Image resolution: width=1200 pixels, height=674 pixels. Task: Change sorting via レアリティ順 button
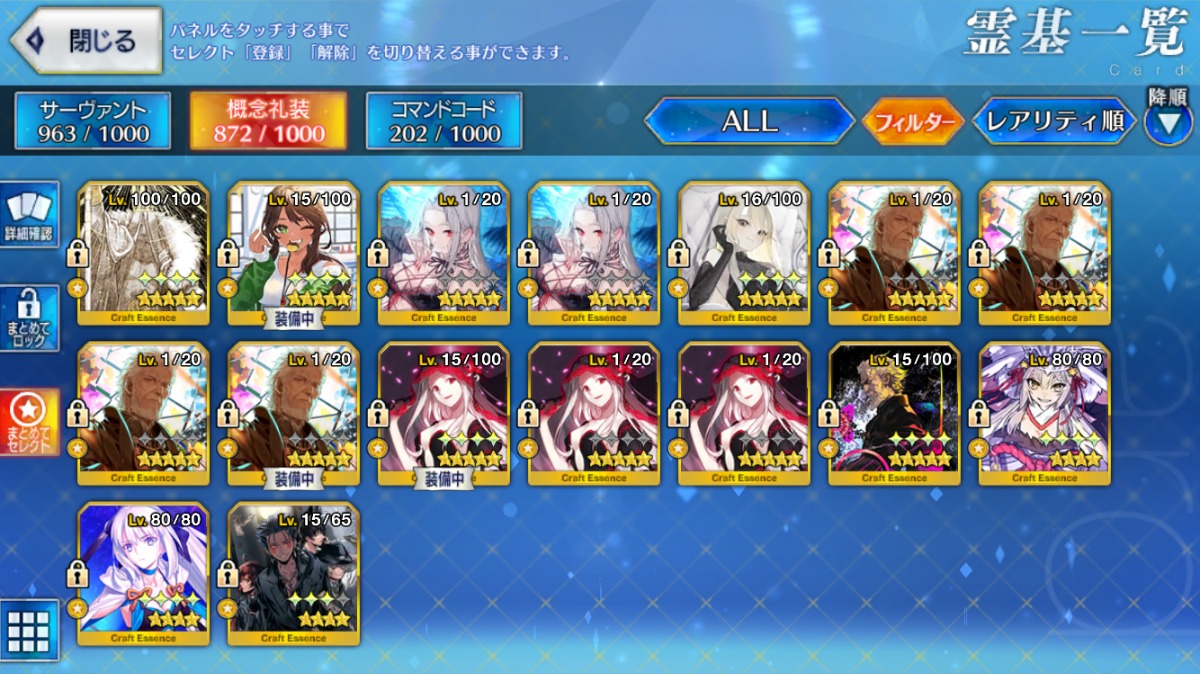[1054, 122]
